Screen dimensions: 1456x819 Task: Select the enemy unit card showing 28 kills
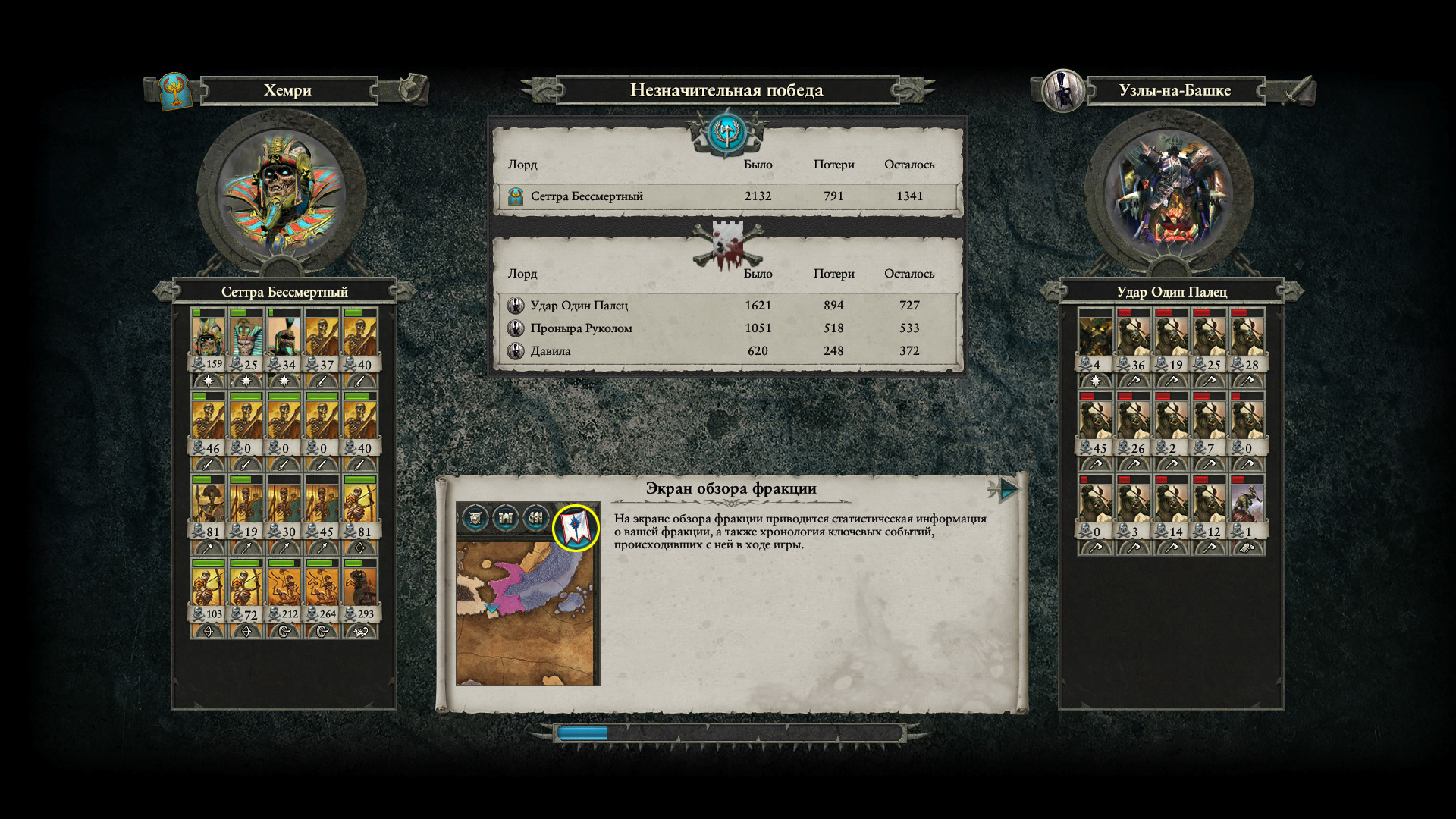(1247, 340)
